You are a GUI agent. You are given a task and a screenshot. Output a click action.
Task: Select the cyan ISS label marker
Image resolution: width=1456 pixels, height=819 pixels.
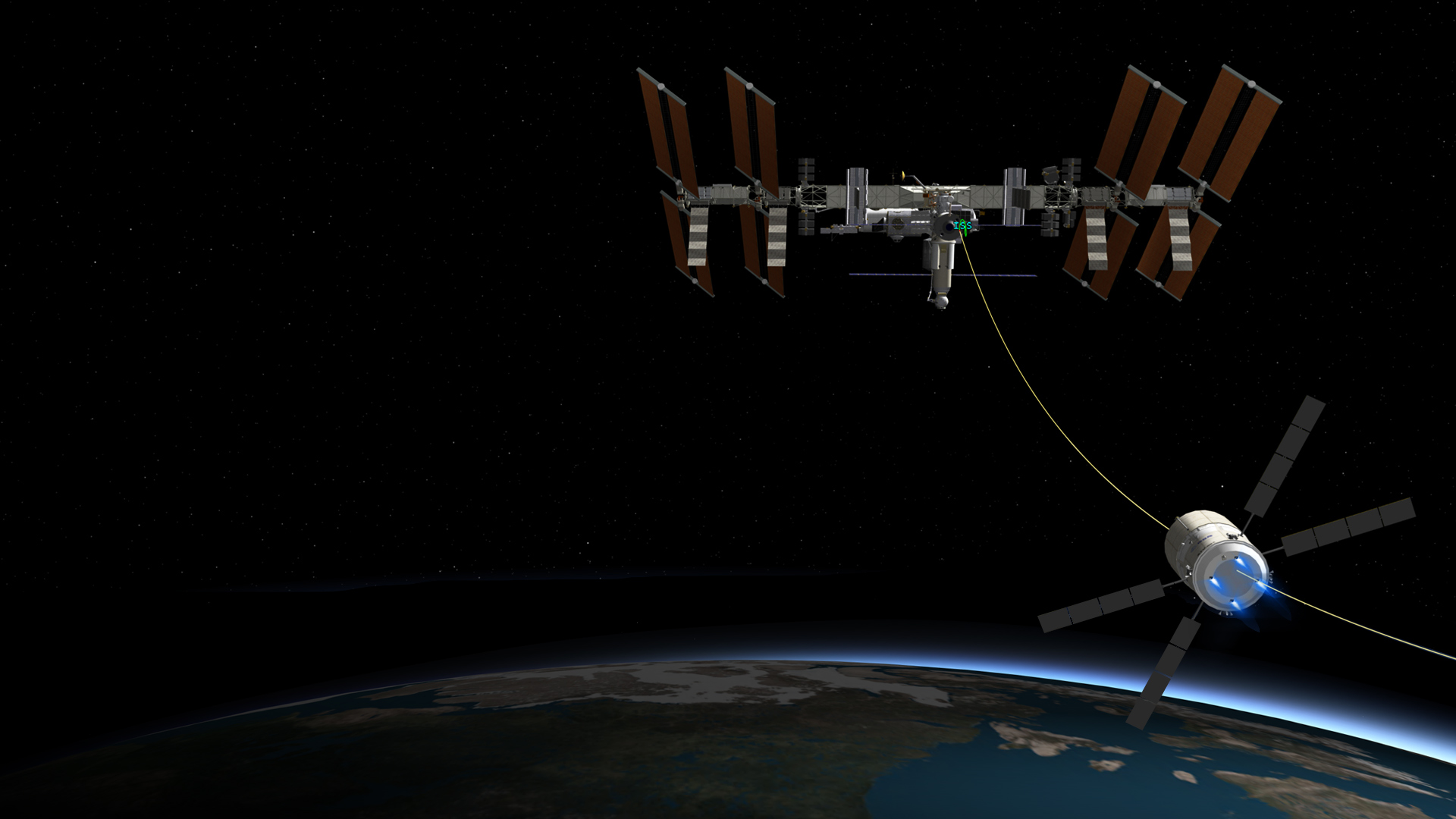pos(962,225)
